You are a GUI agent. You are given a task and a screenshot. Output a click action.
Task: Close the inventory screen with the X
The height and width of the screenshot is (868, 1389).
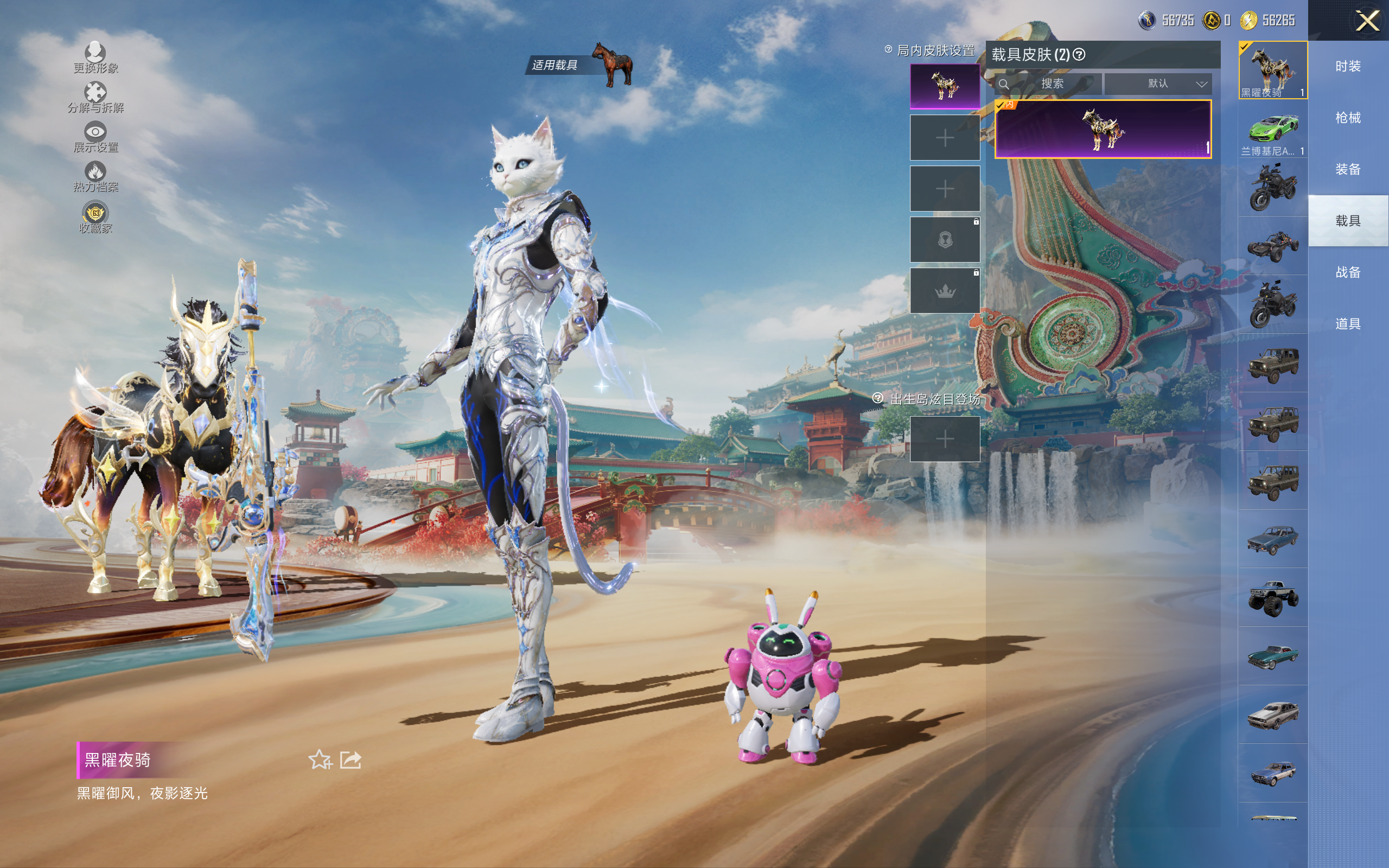(1367, 21)
